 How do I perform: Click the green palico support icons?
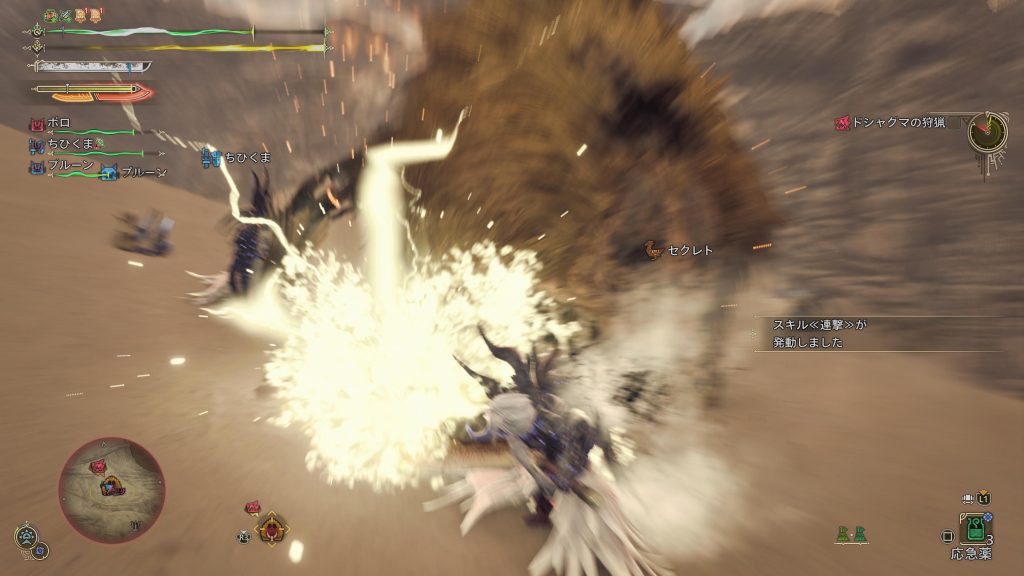pyautogui.click(x=851, y=536)
